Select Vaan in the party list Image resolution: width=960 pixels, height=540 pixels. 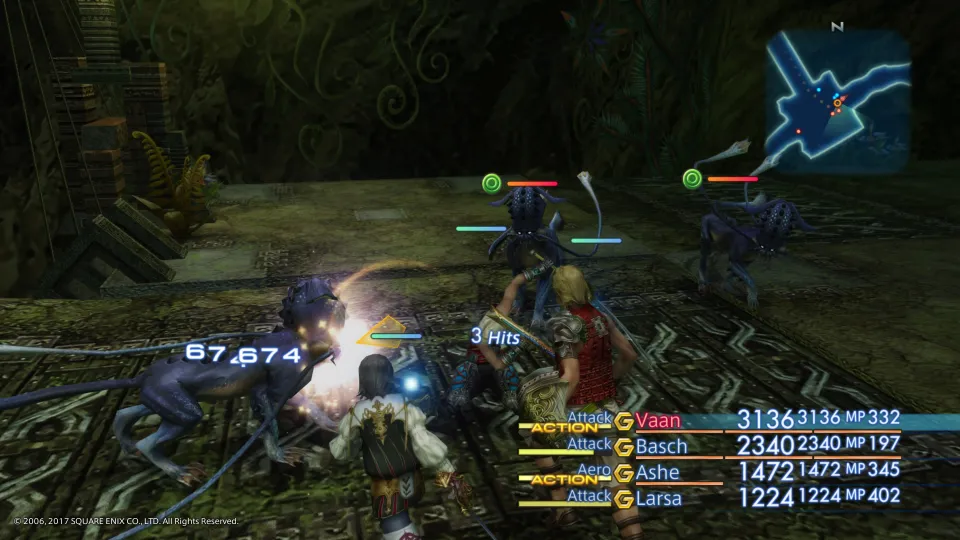pos(658,419)
